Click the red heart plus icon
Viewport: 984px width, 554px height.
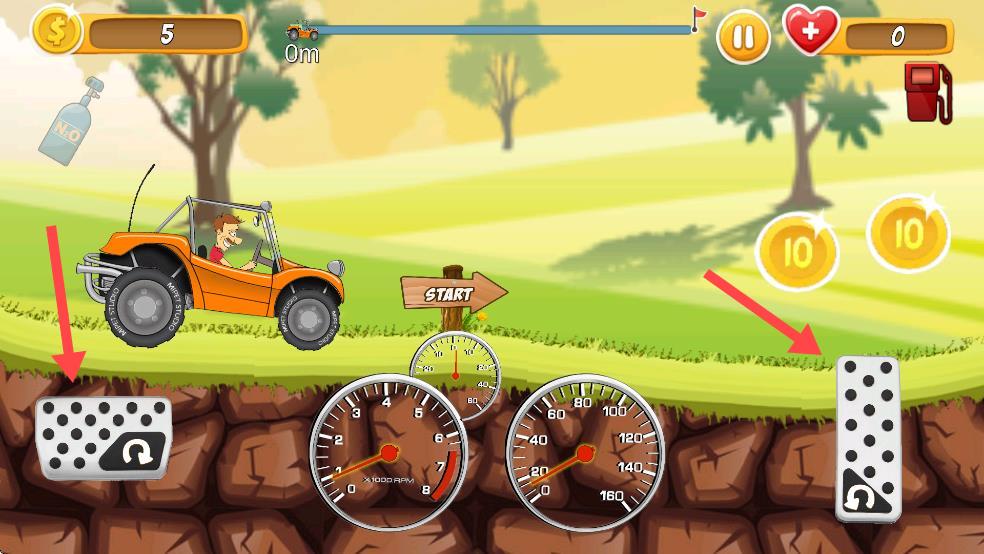(811, 32)
